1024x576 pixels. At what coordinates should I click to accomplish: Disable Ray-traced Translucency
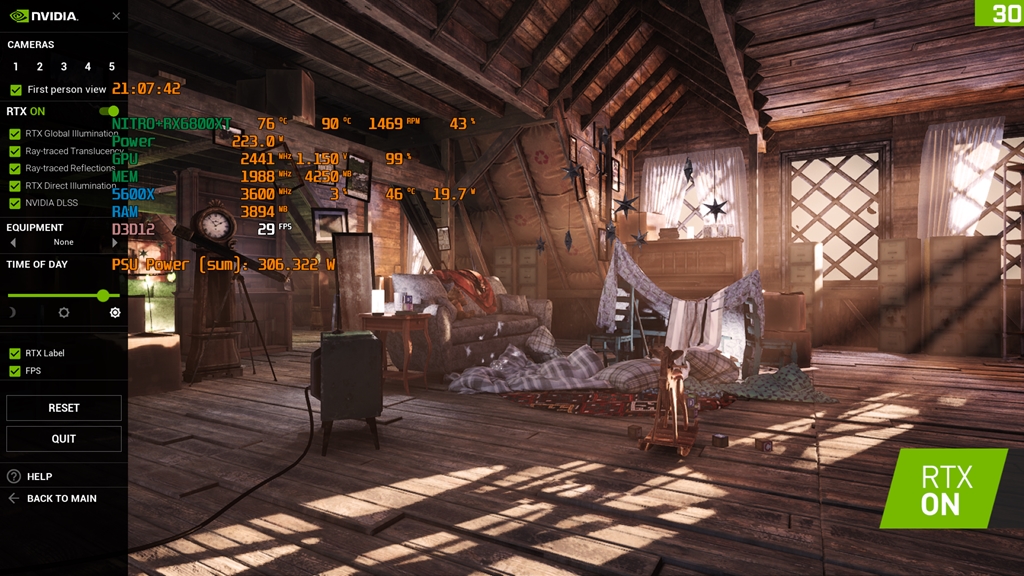pos(15,151)
